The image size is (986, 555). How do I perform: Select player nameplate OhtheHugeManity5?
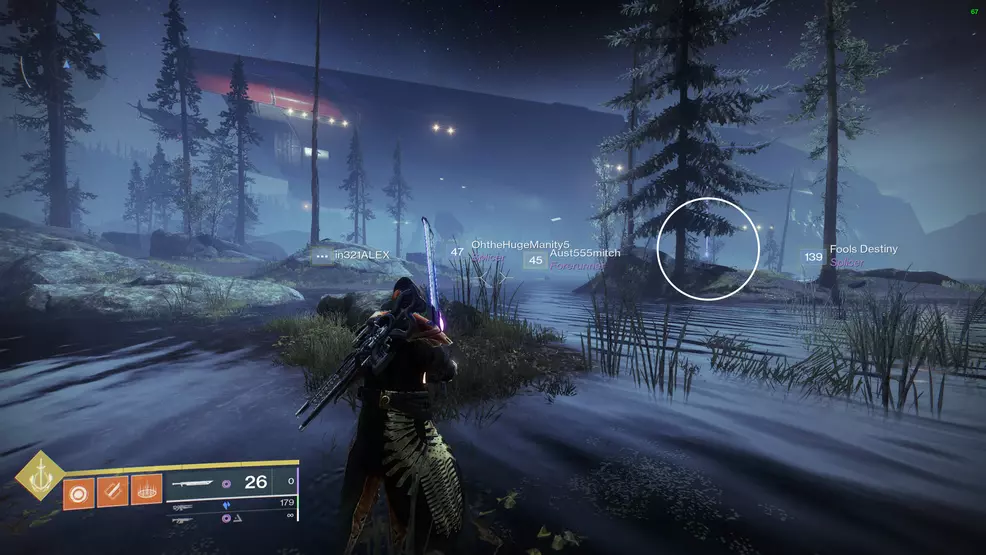pyautogui.click(x=519, y=245)
